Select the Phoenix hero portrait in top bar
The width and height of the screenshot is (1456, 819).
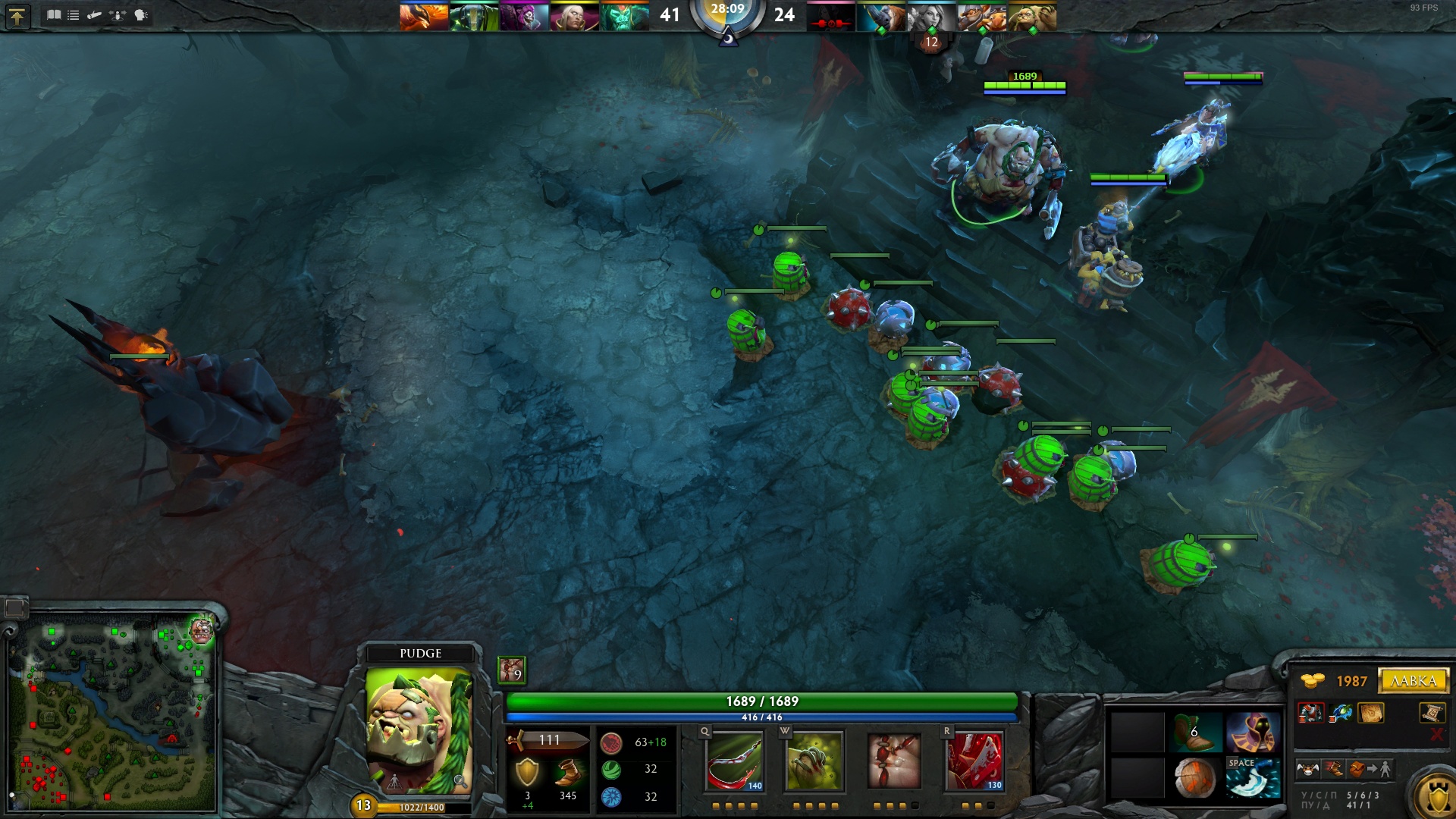424,17
